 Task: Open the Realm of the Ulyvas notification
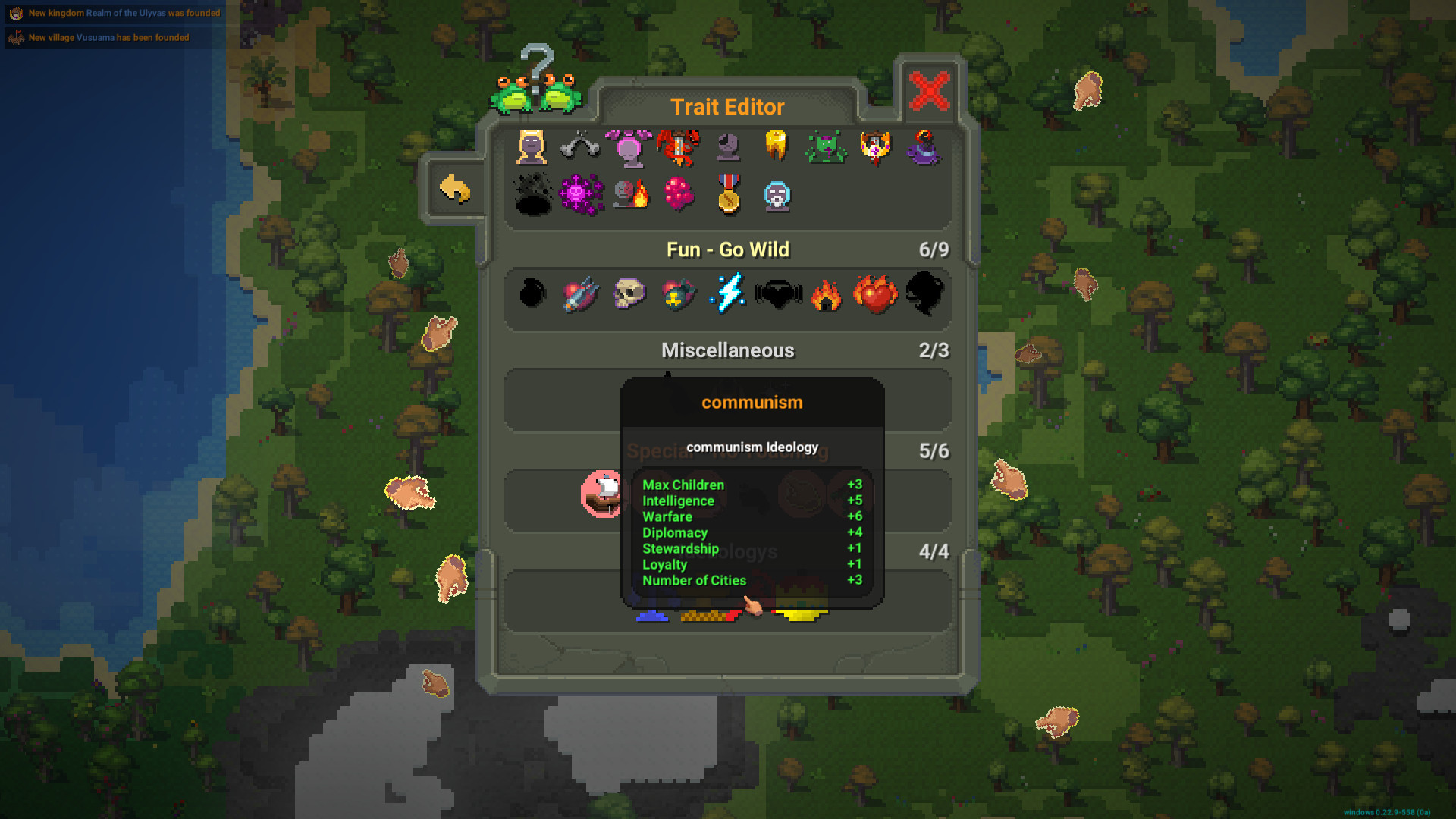click(114, 13)
